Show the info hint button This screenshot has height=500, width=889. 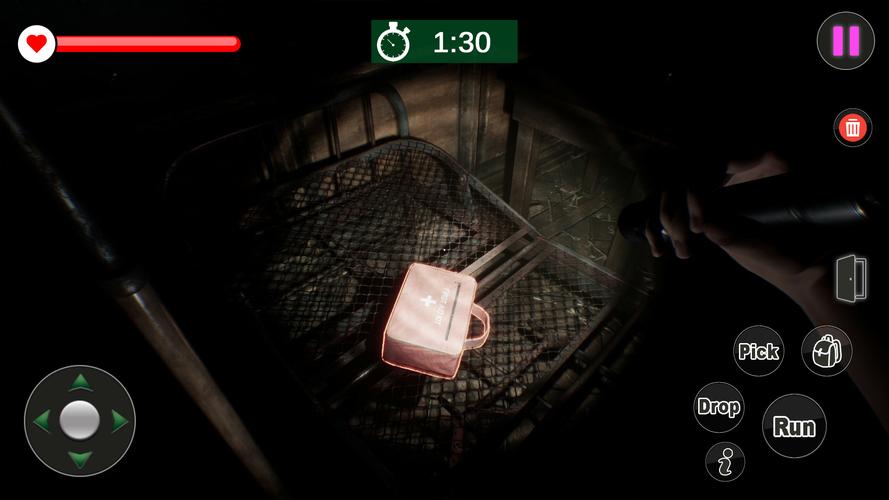pos(725,461)
